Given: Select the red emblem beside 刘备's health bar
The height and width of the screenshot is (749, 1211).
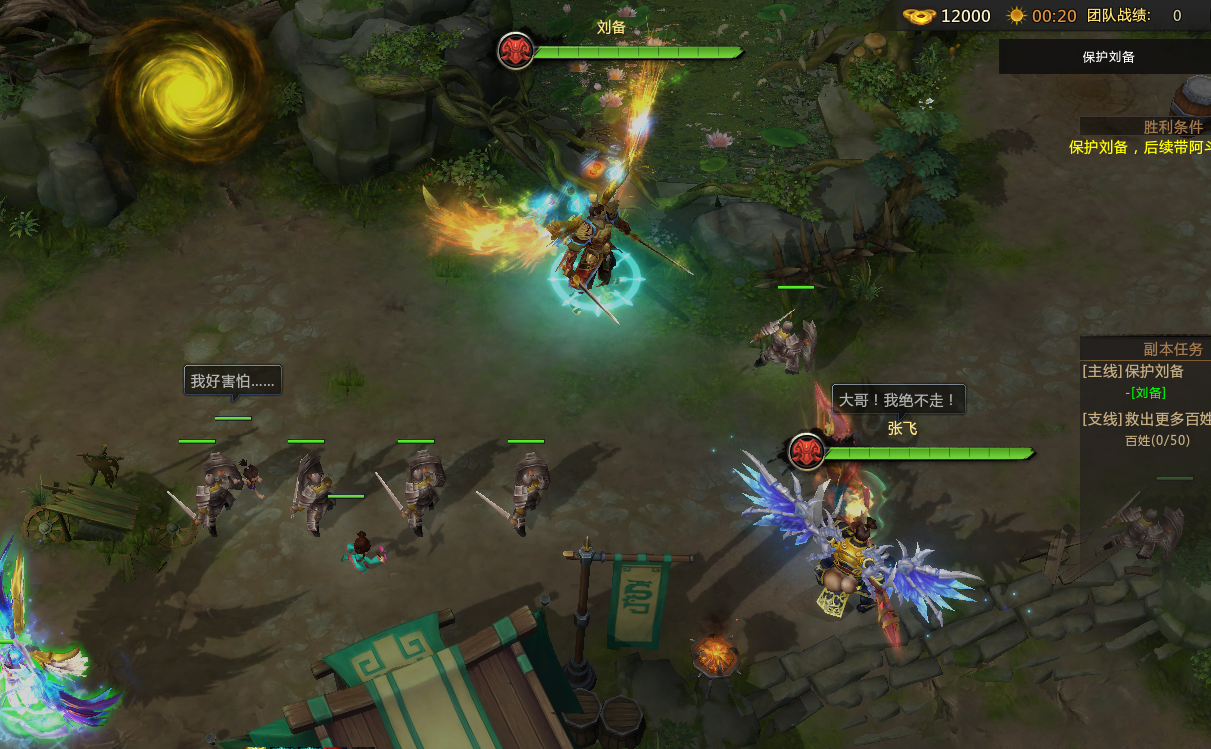Looking at the screenshot, I should coord(515,51).
